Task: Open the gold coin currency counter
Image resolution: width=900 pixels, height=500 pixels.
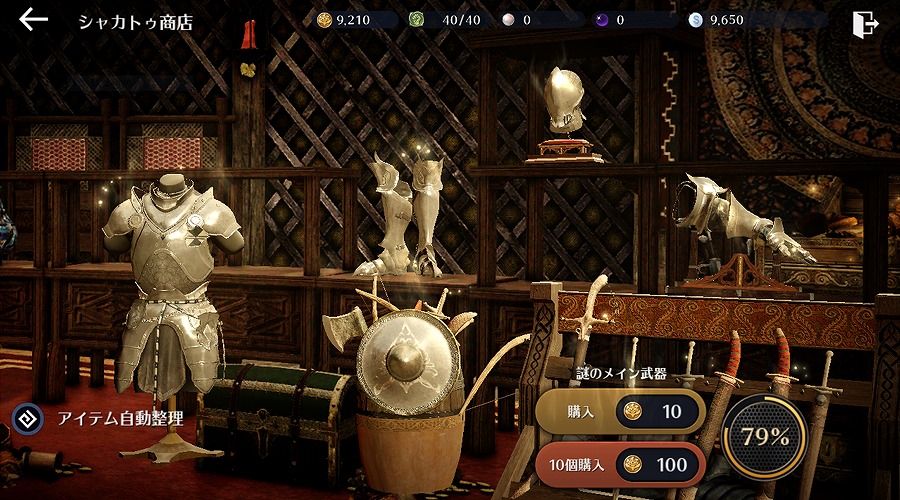Action: 352,20
